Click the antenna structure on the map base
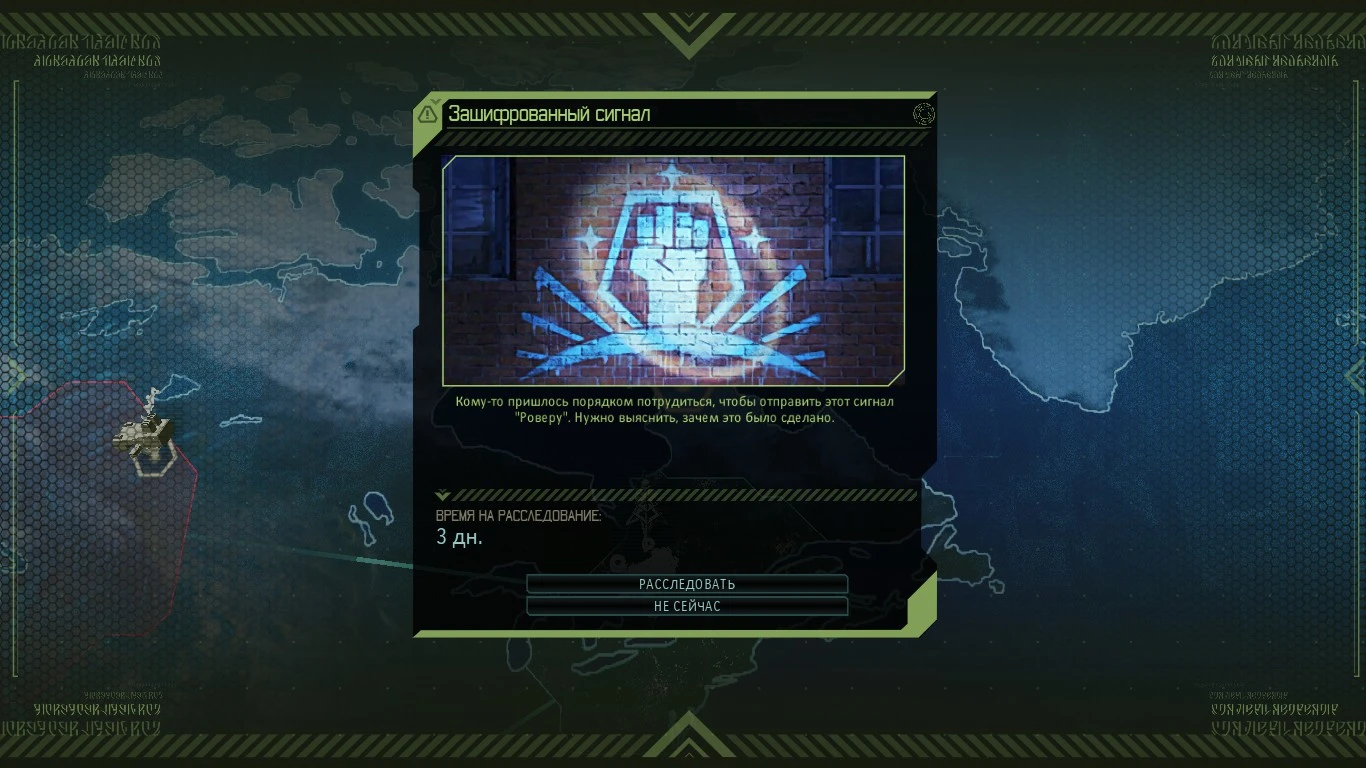This screenshot has height=768, width=1366. pos(152,398)
